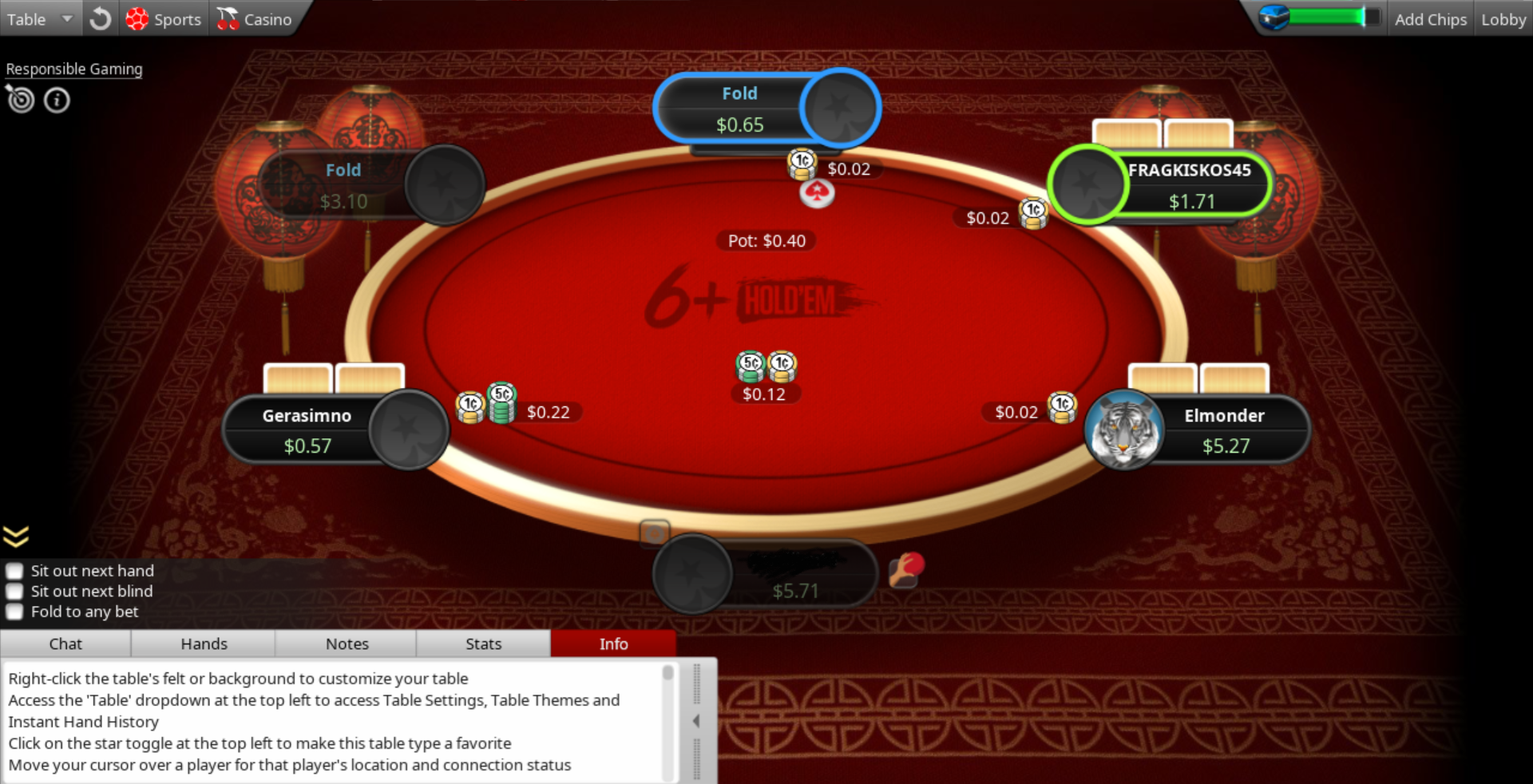Toggle Sit out next blind checkbox
The image size is (1533, 784).
[x=14, y=592]
